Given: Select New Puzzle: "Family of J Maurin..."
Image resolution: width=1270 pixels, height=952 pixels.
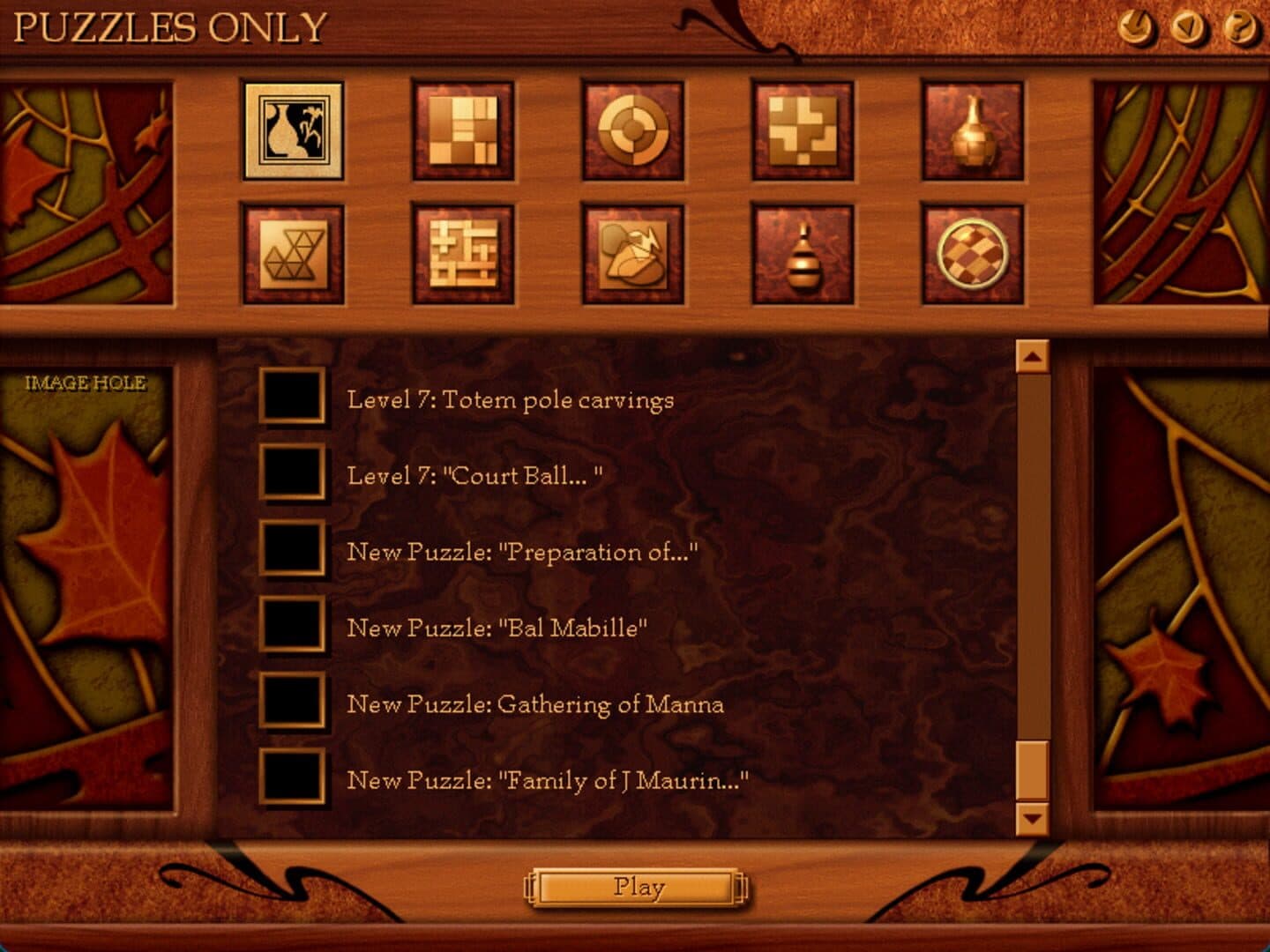Looking at the screenshot, I should 547,780.
